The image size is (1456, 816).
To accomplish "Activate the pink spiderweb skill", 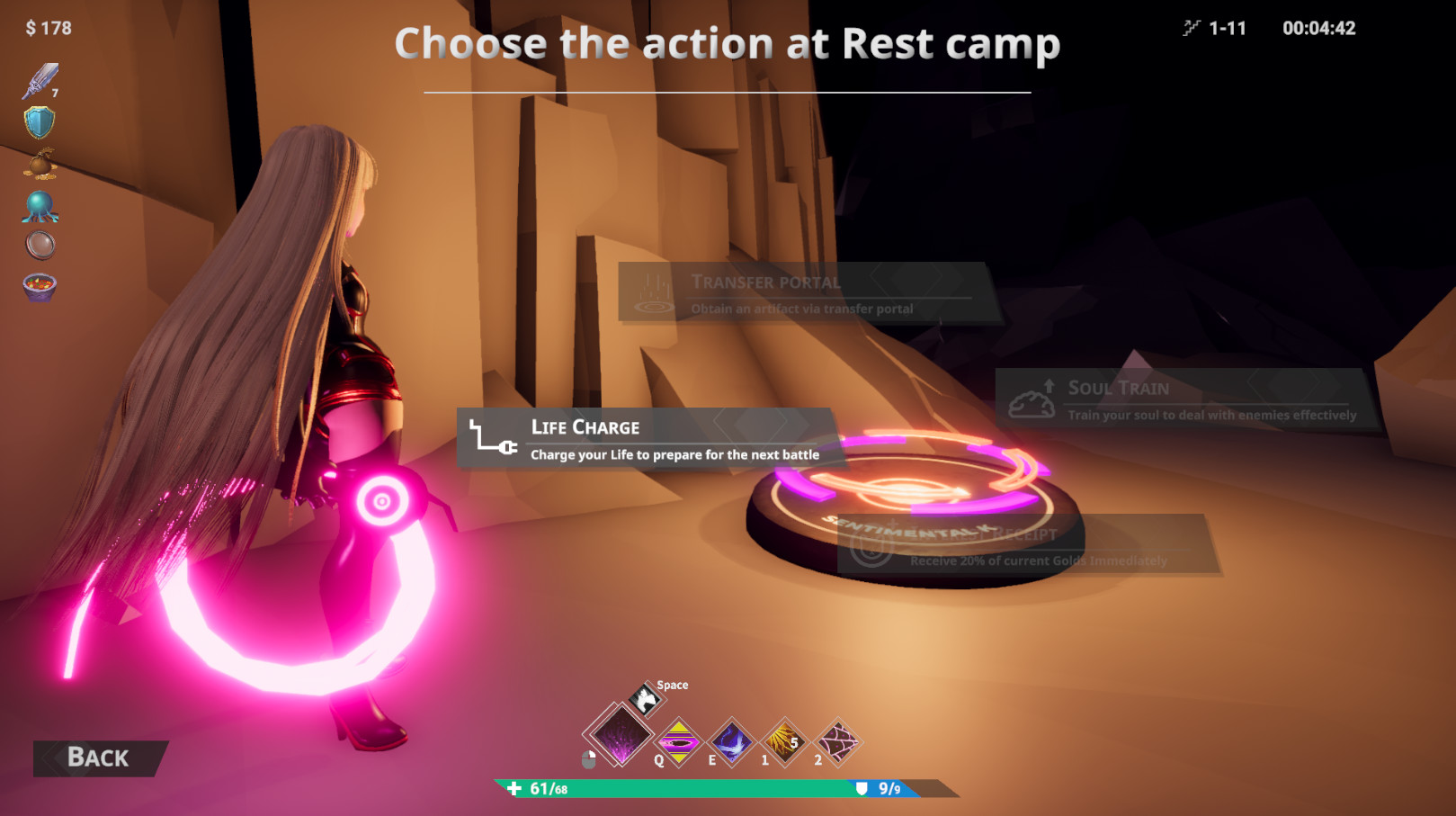I will tap(837, 743).
